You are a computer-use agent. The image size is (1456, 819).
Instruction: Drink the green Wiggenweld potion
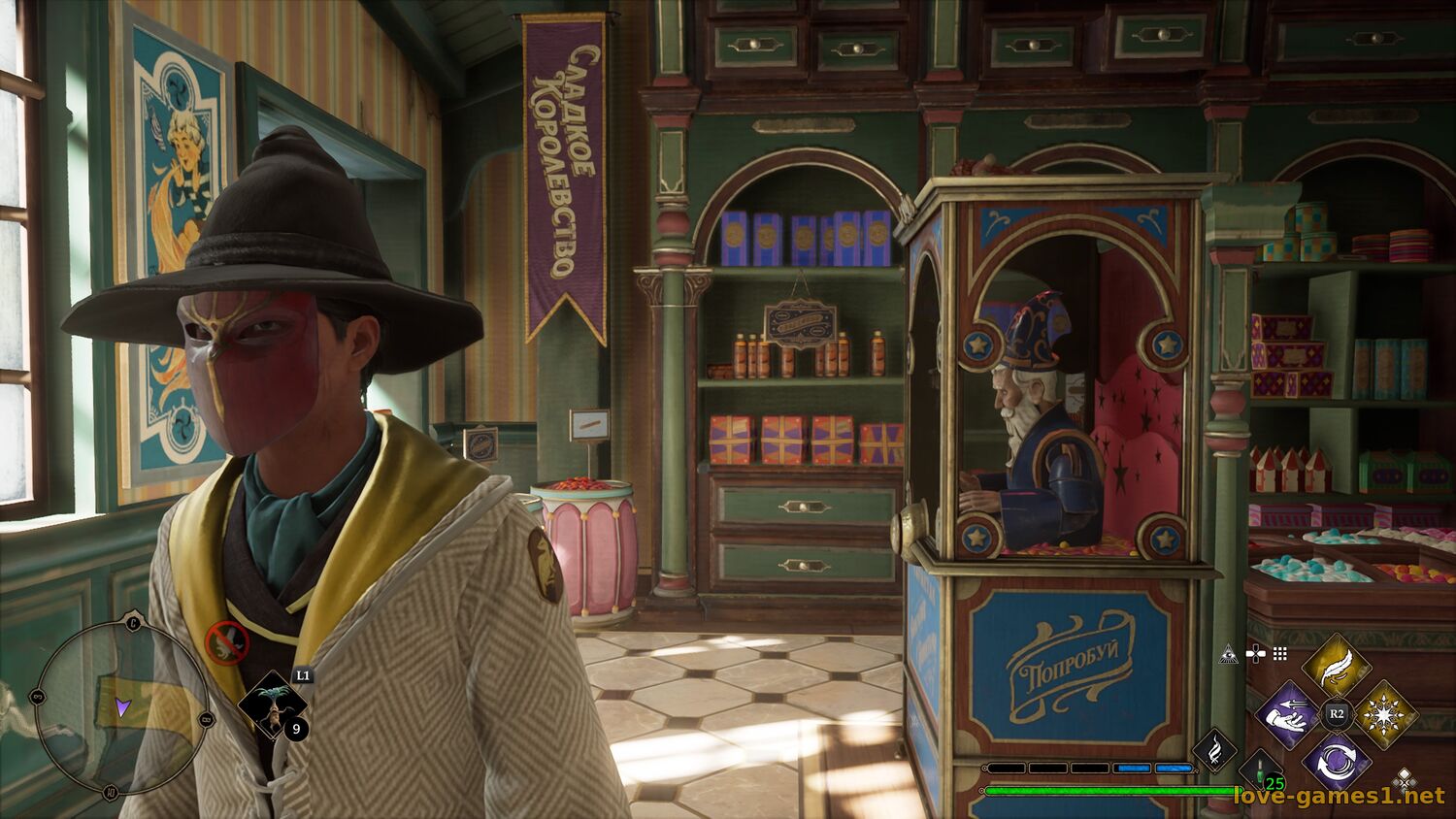(1261, 770)
